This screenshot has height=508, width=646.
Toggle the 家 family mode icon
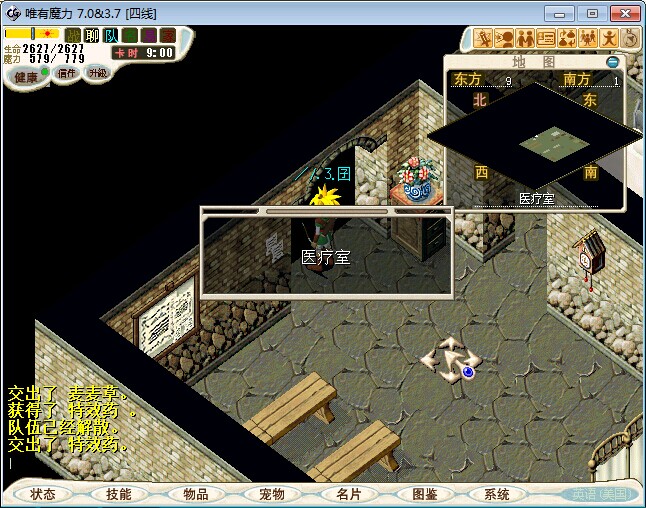(x=167, y=35)
